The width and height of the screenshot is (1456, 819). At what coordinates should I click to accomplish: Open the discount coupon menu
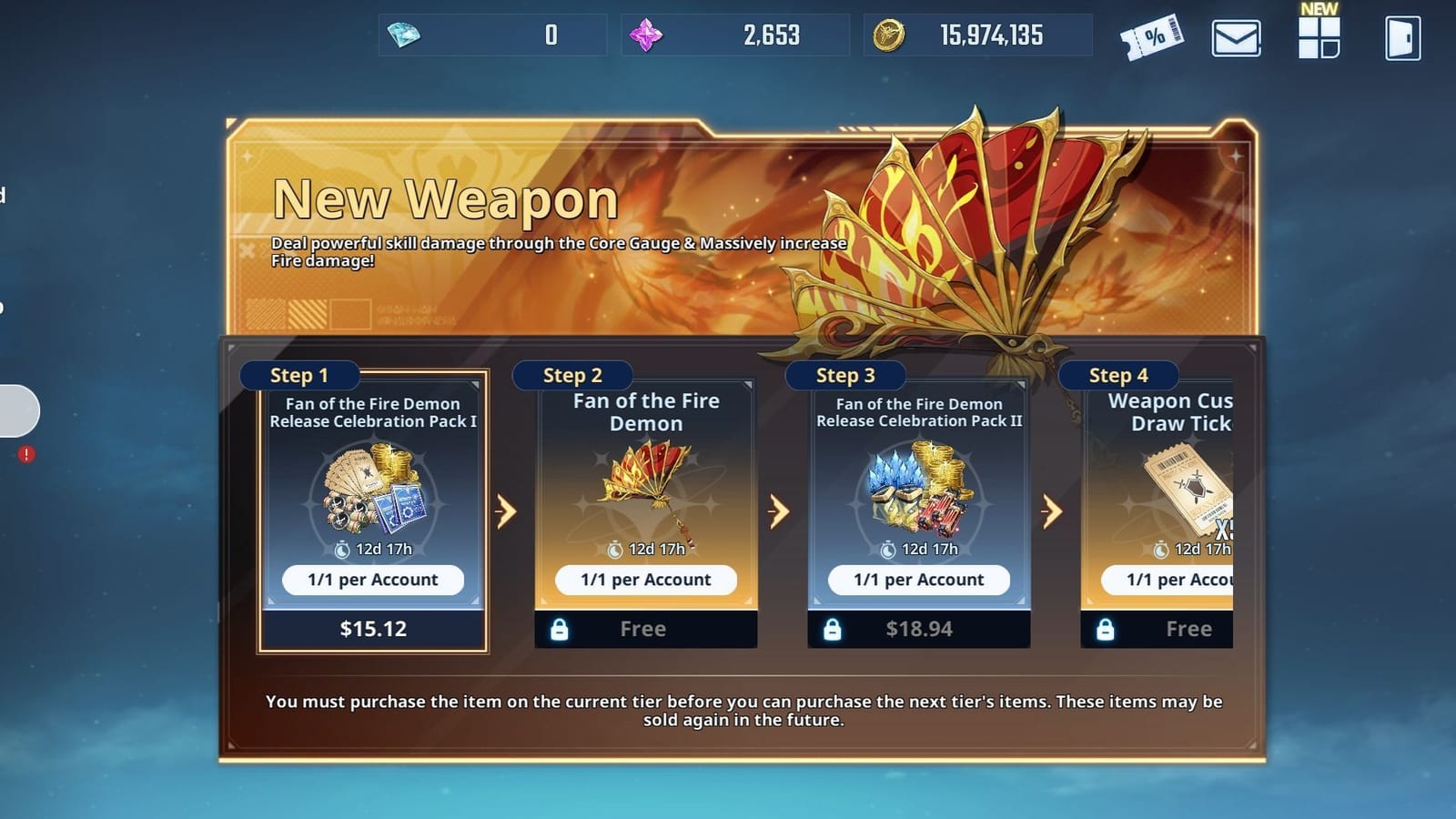[x=1154, y=36]
